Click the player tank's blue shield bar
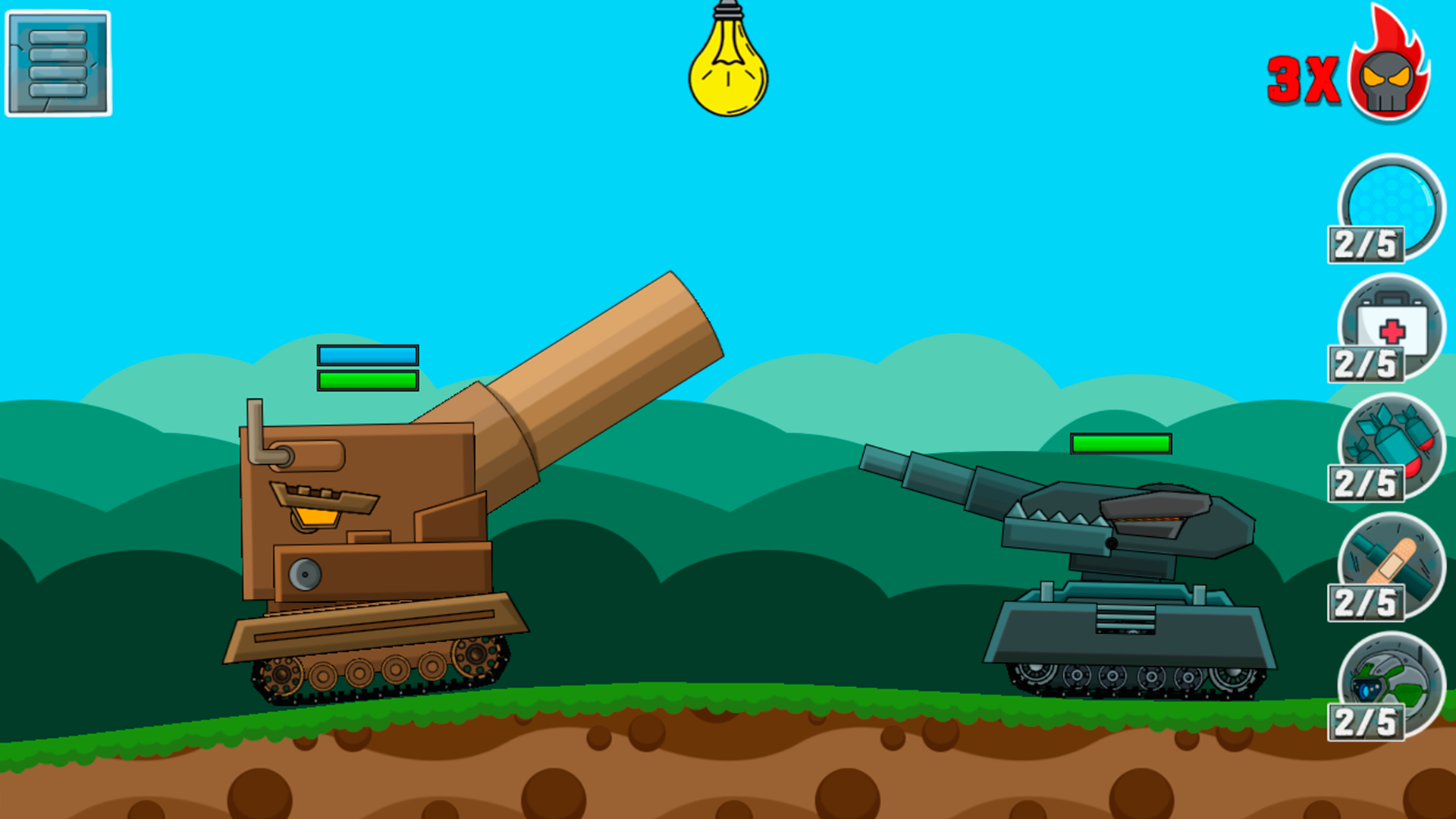This screenshot has height=819, width=1456. tap(368, 353)
